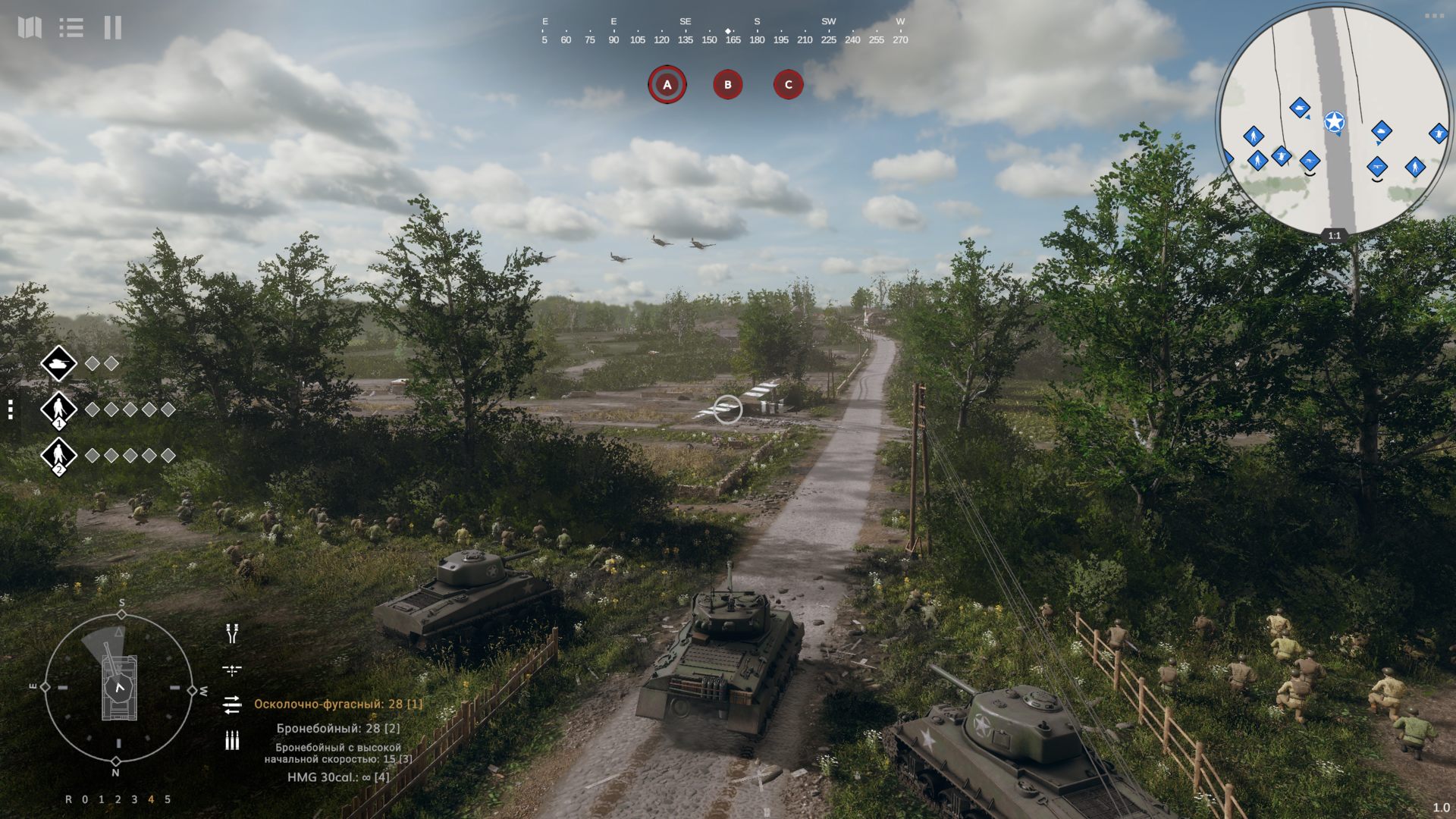Select capture point C marker
Screen dimensions: 1456x819
tap(788, 85)
